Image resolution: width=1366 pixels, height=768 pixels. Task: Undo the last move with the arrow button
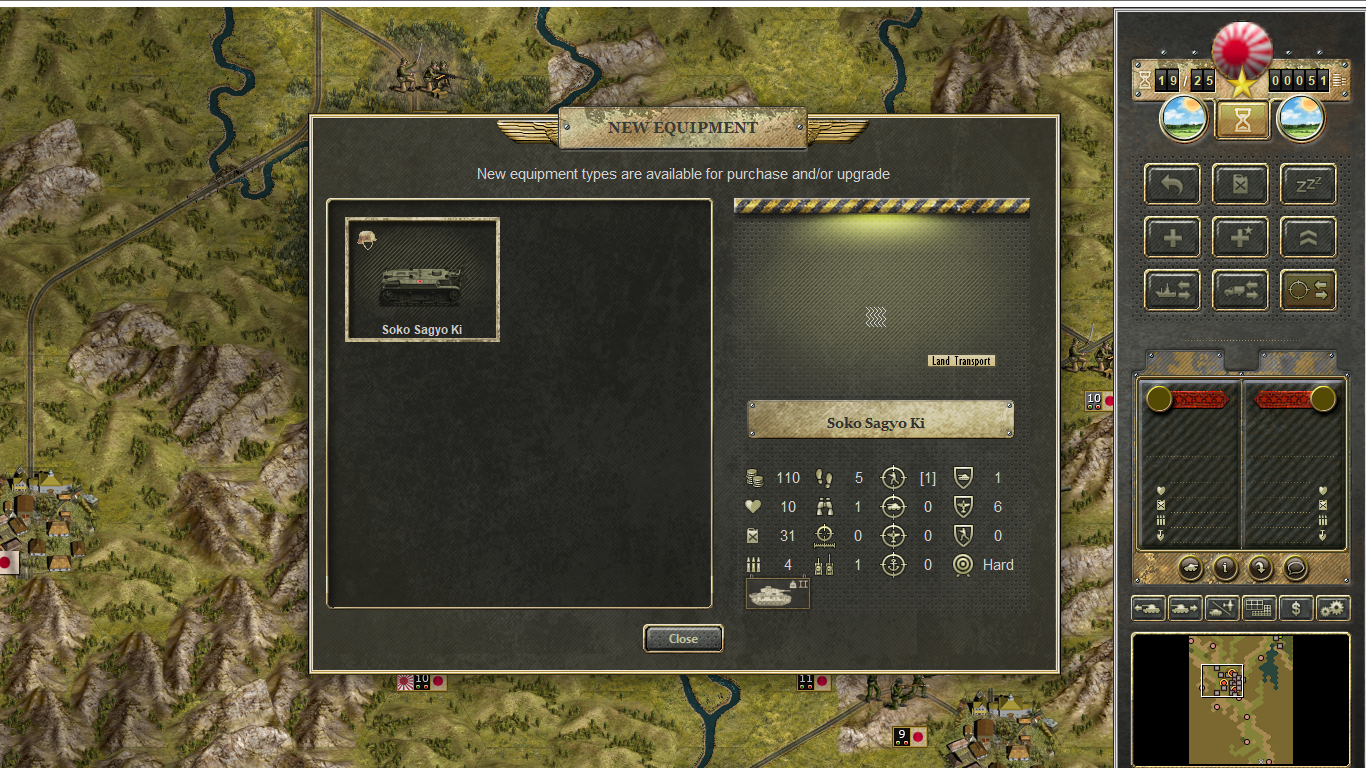[1172, 185]
